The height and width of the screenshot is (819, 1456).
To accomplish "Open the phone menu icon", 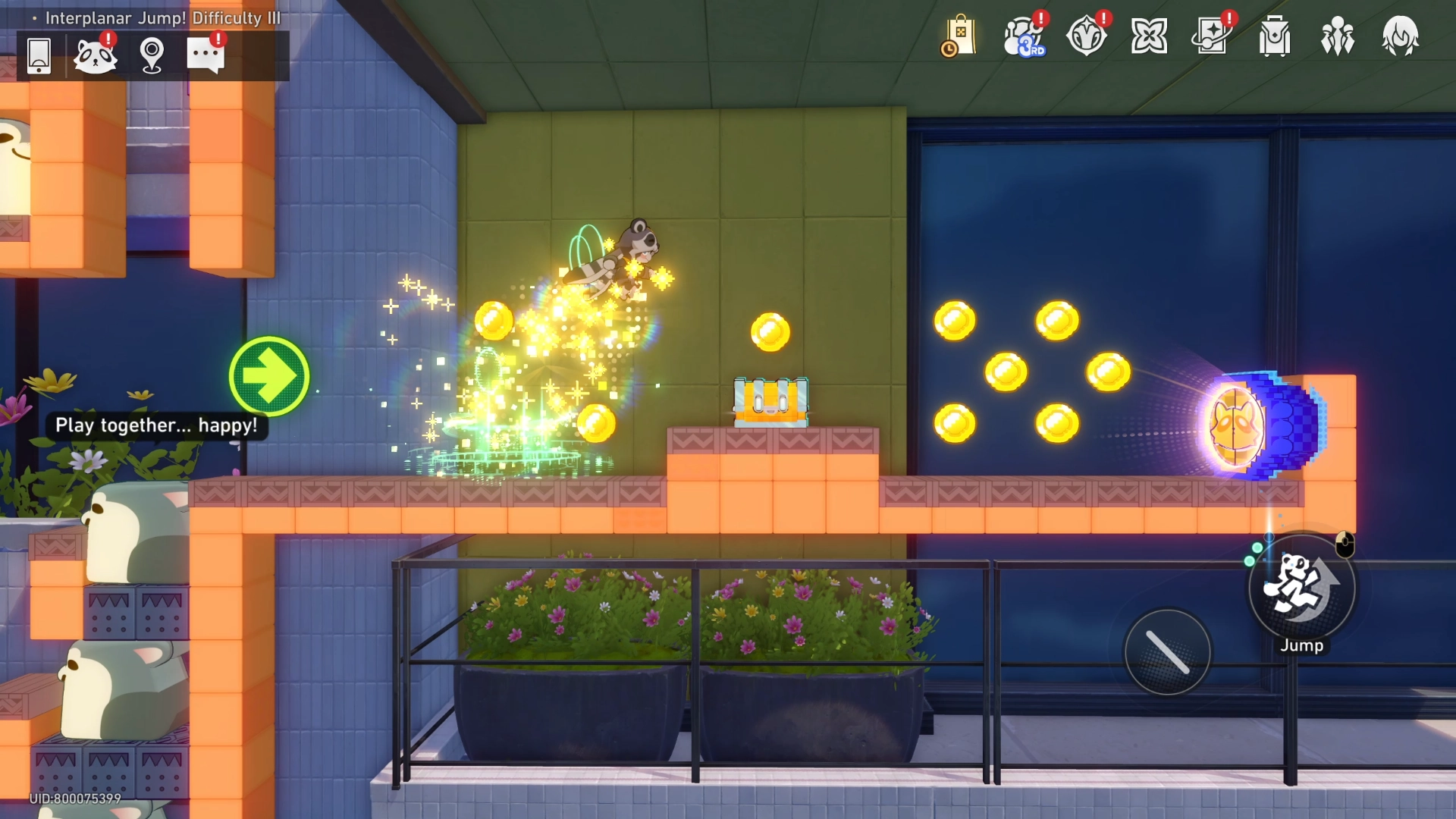I will 39,55.
